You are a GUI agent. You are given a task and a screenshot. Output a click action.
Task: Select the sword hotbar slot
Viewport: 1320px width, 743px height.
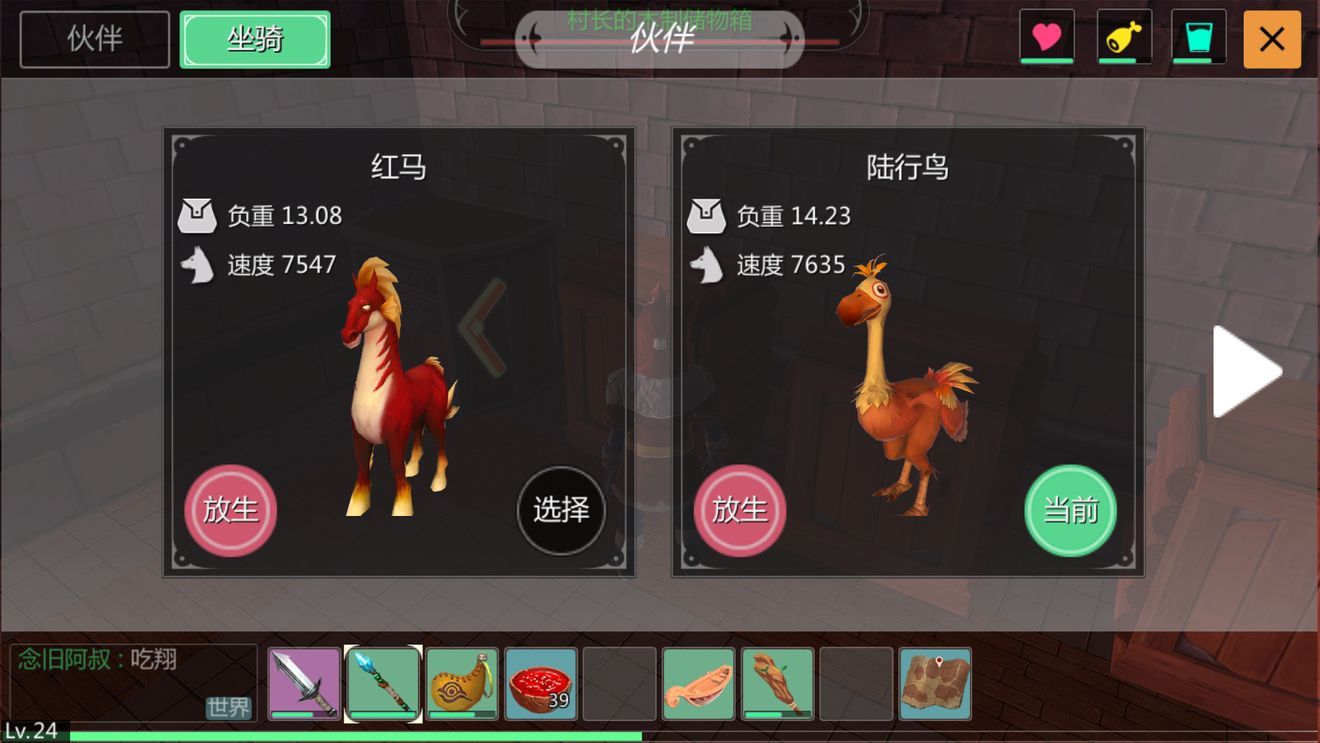click(304, 684)
